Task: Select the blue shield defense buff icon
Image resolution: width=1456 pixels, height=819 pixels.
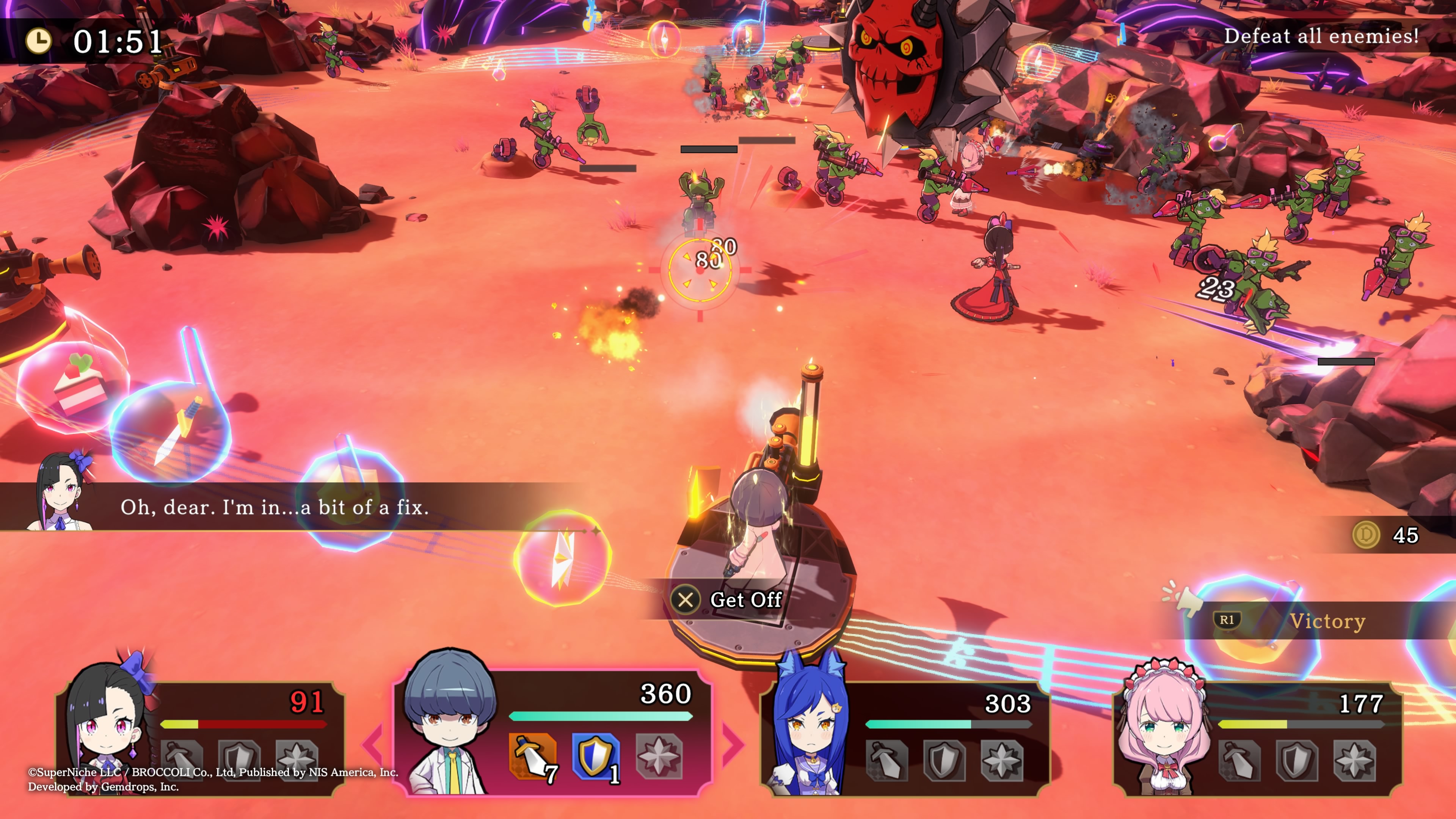Action: click(x=595, y=757)
